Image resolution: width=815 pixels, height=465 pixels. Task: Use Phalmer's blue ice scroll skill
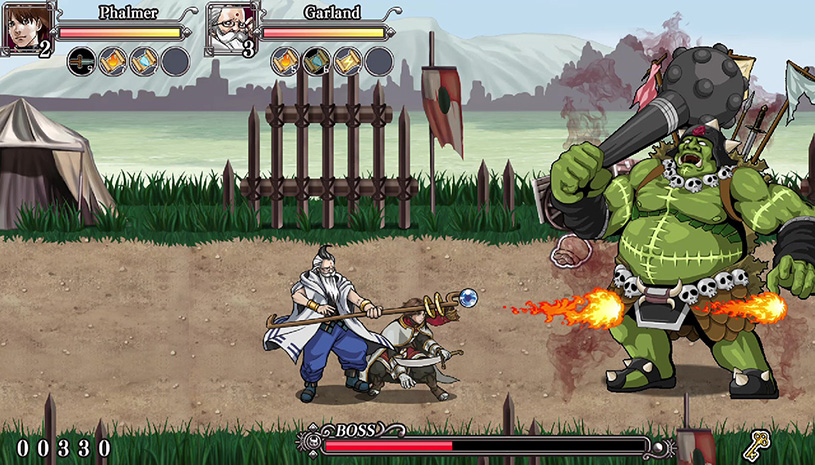coord(143,61)
